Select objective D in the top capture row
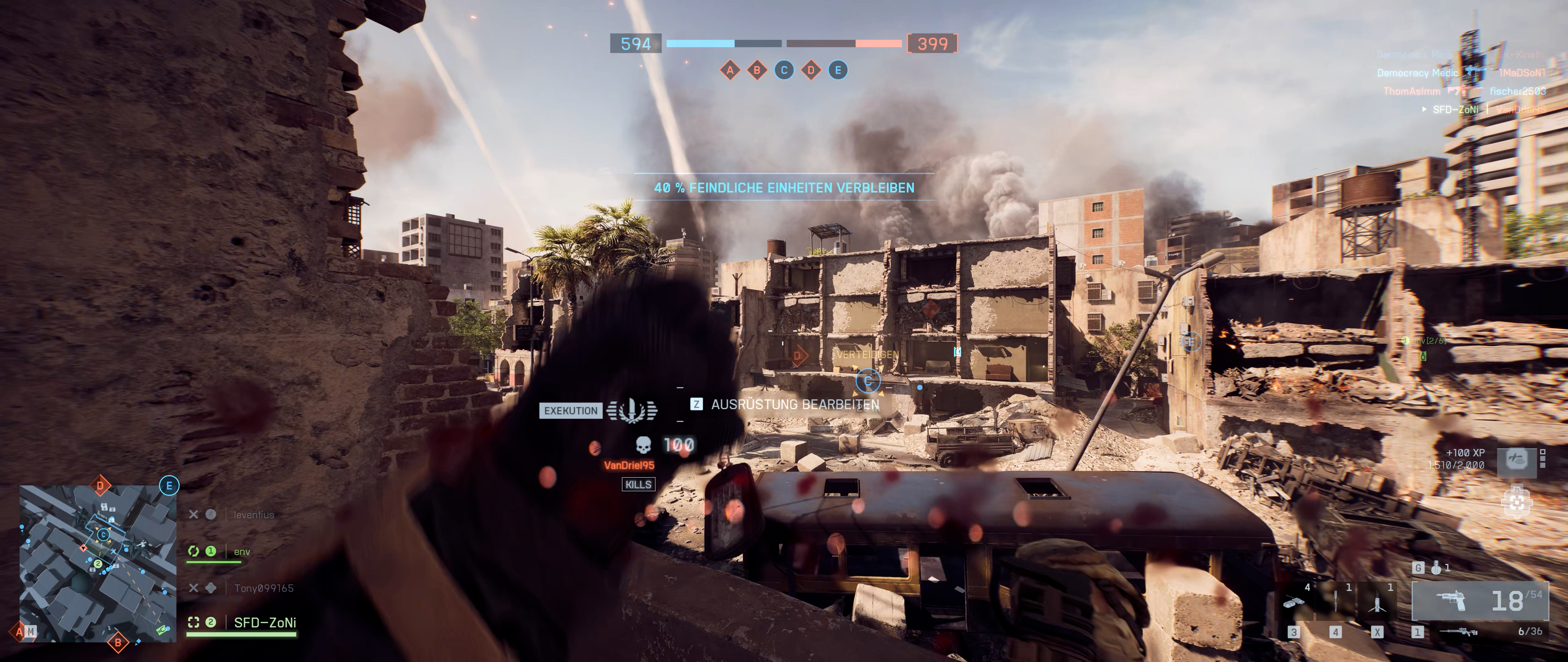1568x662 pixels. coord(811,71)
